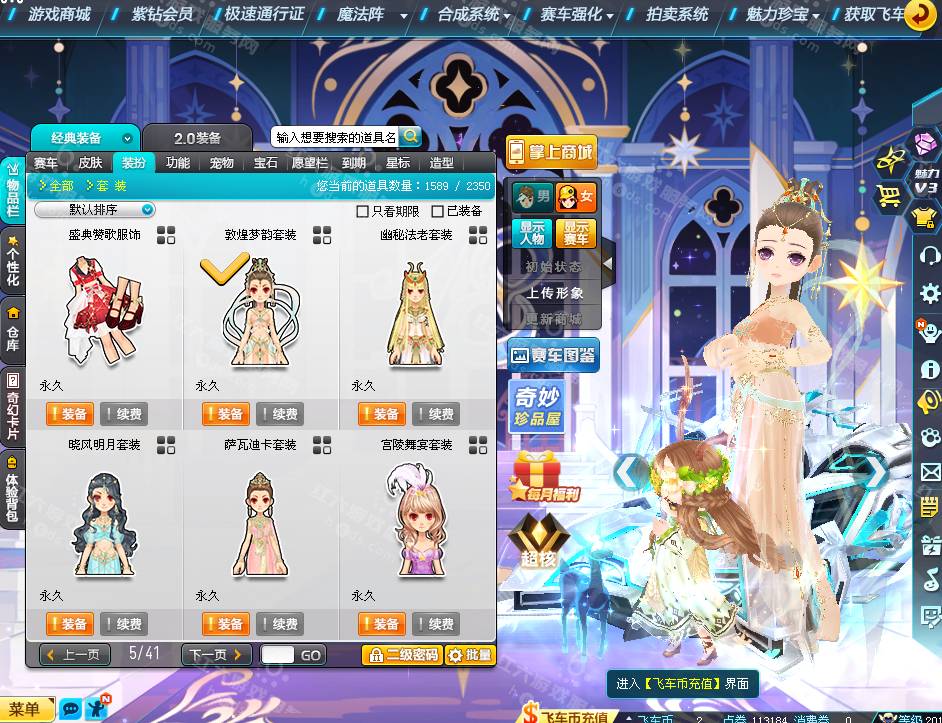Open the 默认排序 sort dropdown
The width and height of the screenshot is (942, 723).
coord(95,210)
